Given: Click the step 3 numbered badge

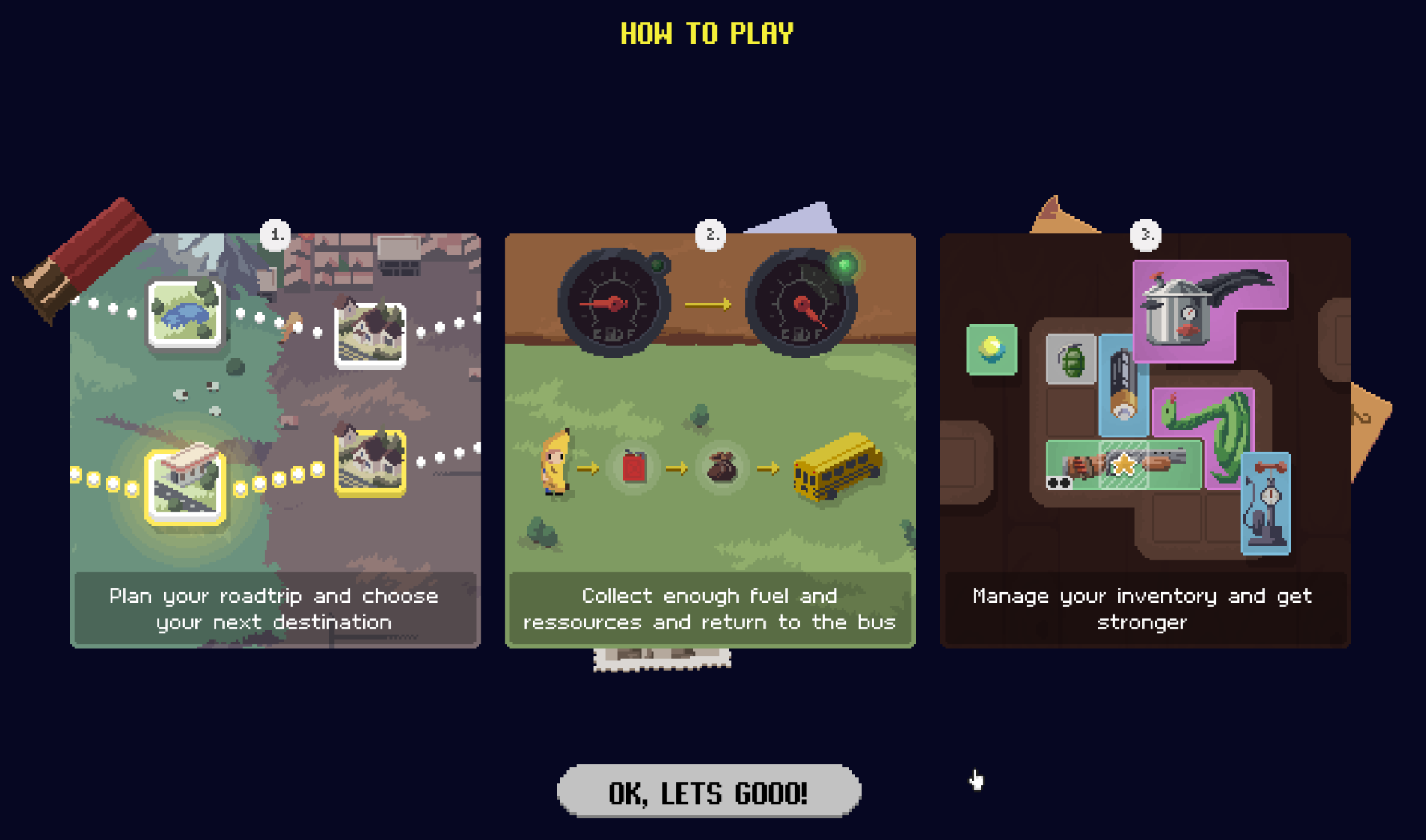Looking at the screenshot, I should 1147,236.
